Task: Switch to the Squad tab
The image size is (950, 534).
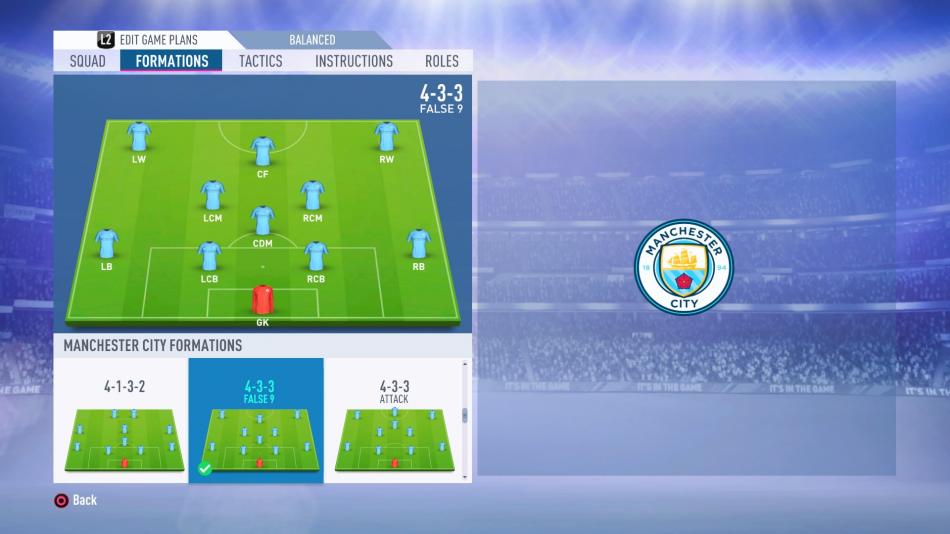Action: tap(88, 61)
